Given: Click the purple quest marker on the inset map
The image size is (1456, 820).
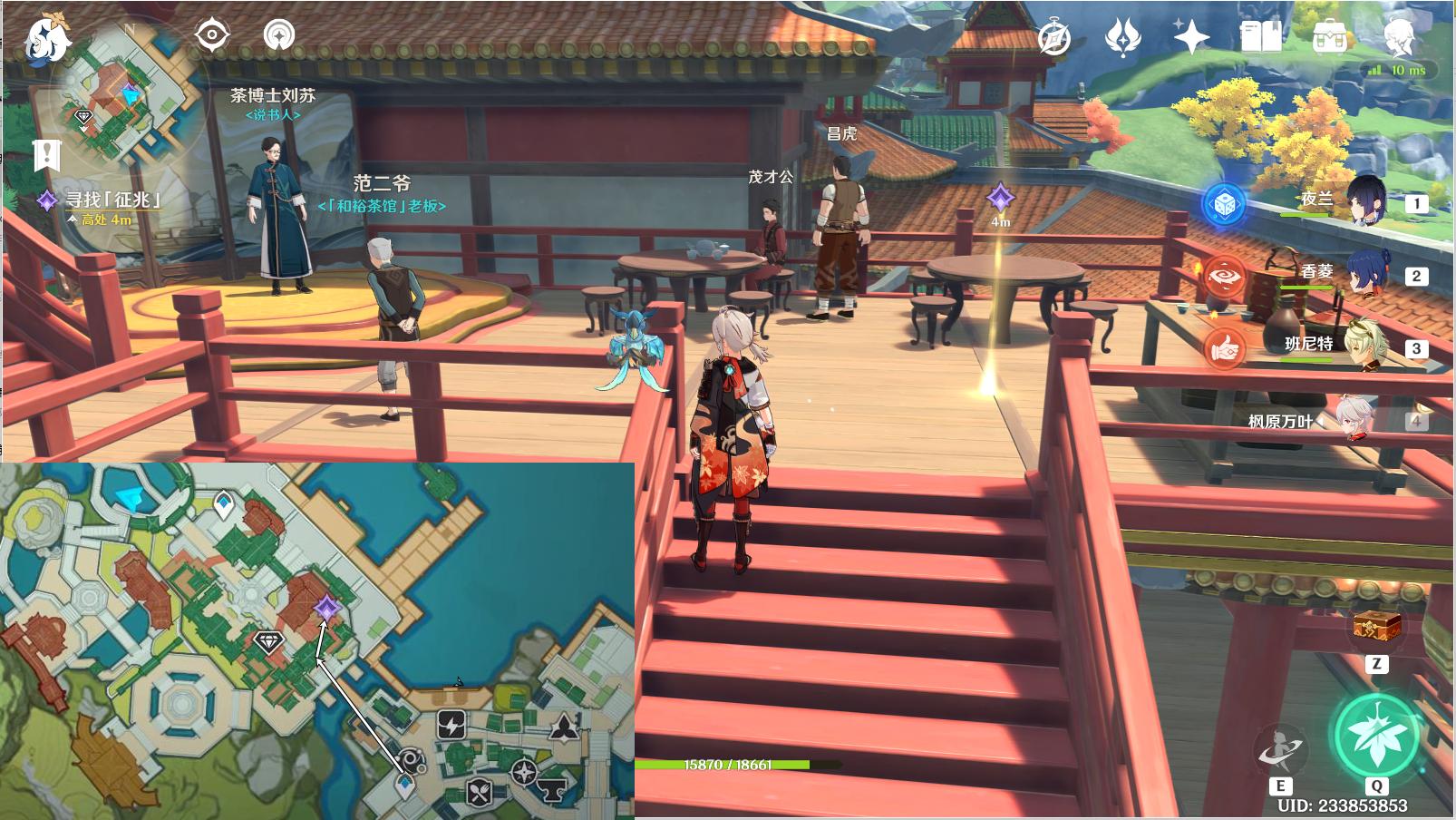Looking at the screenshot, I should (x=326, y=608).
